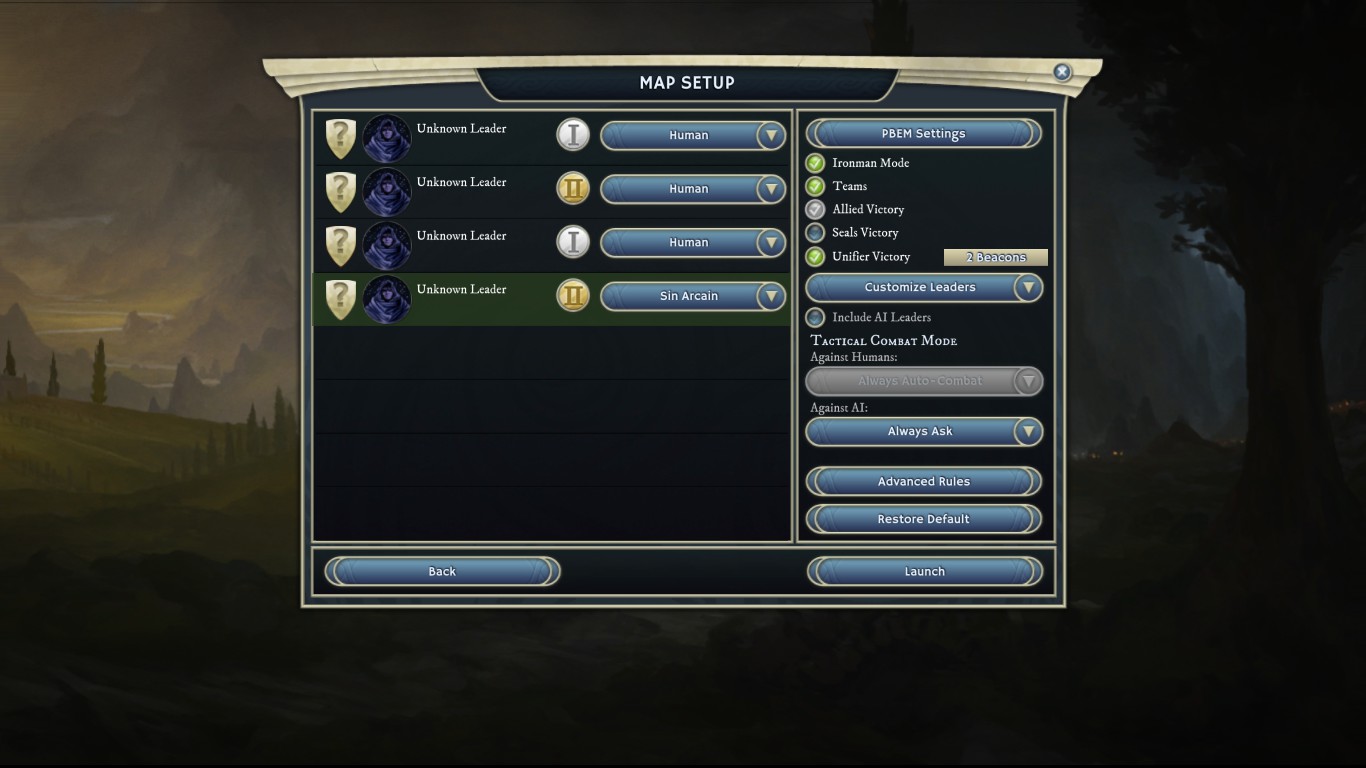
Task: Open the PBEM Settings button
Action: (x=923, y=134)
